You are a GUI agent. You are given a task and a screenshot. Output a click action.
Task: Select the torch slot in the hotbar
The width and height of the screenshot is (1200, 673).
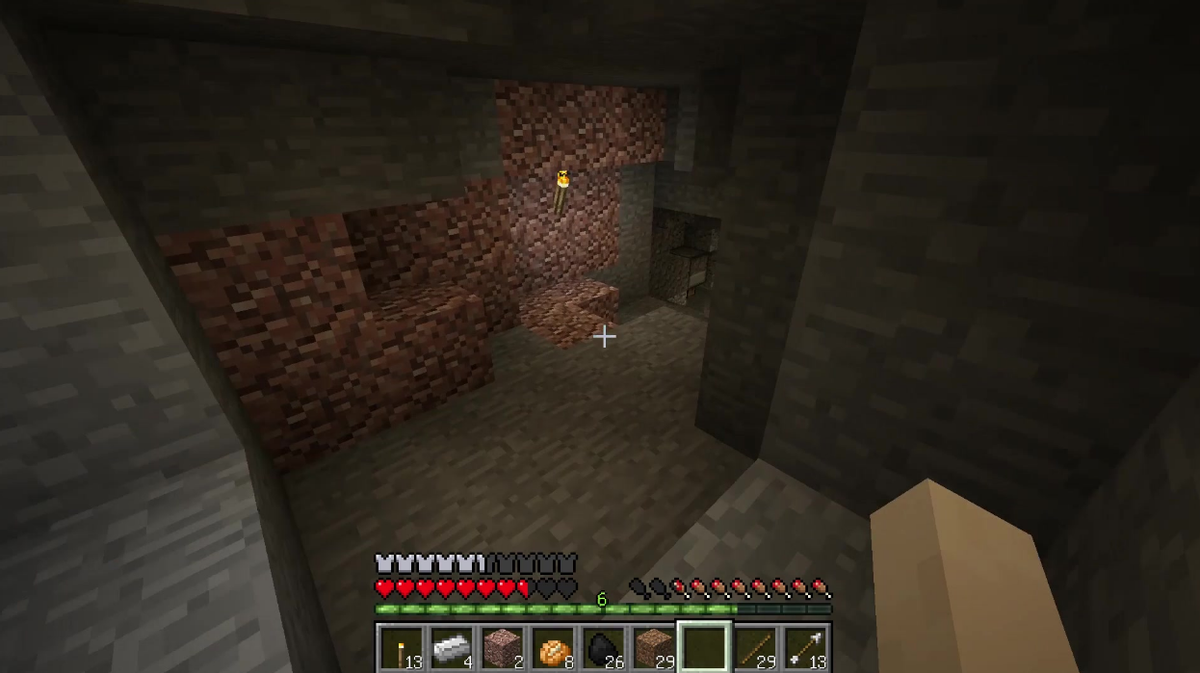(x=401, y=647)
